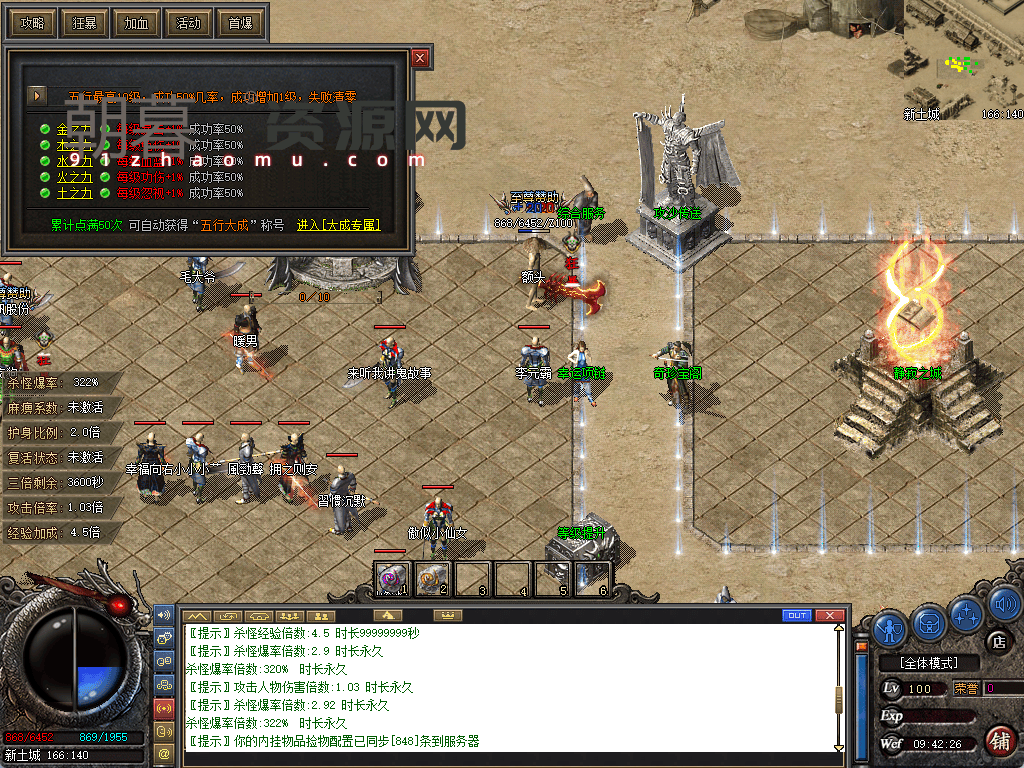Upgrade the 火之力 fire power

74,177
